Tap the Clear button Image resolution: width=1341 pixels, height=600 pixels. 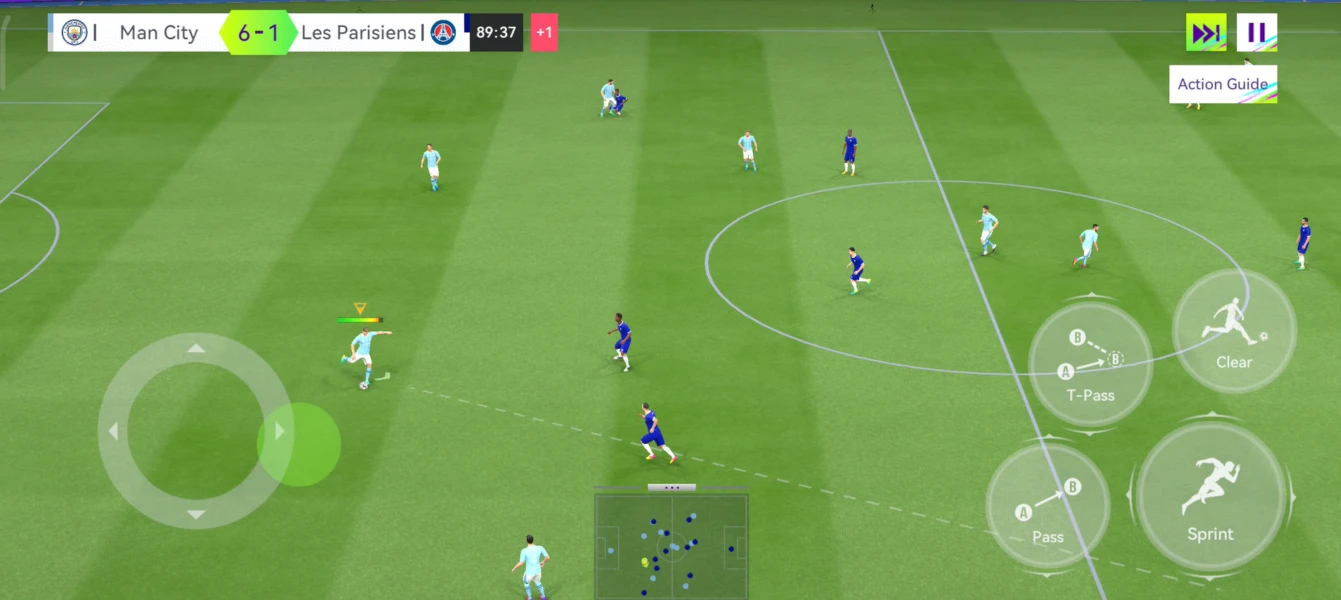point(1234,331)
